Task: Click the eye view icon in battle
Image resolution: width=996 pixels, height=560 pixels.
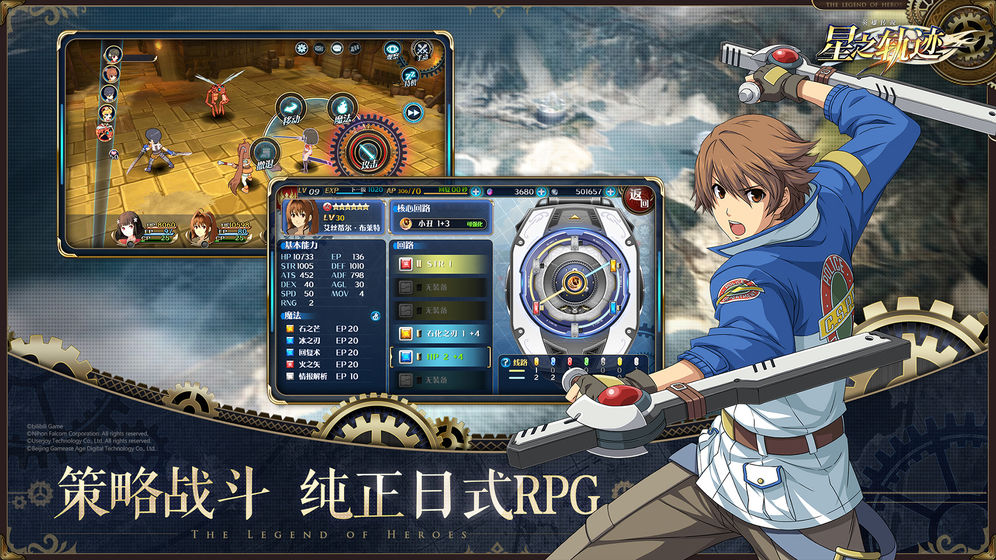Action: pyautogui.click(x=392, y=48)
